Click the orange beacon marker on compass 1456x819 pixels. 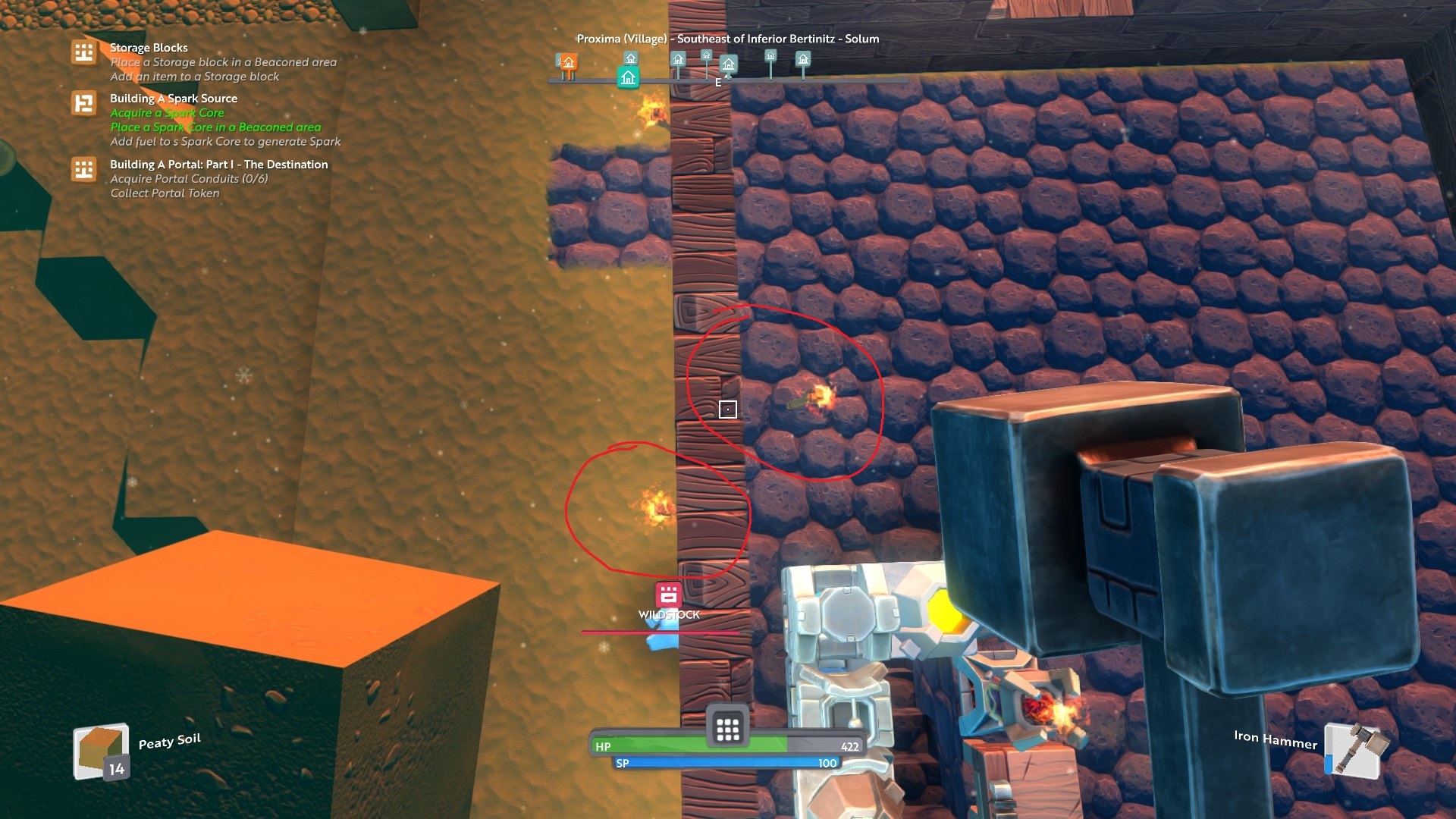click(x=568, y=62)
